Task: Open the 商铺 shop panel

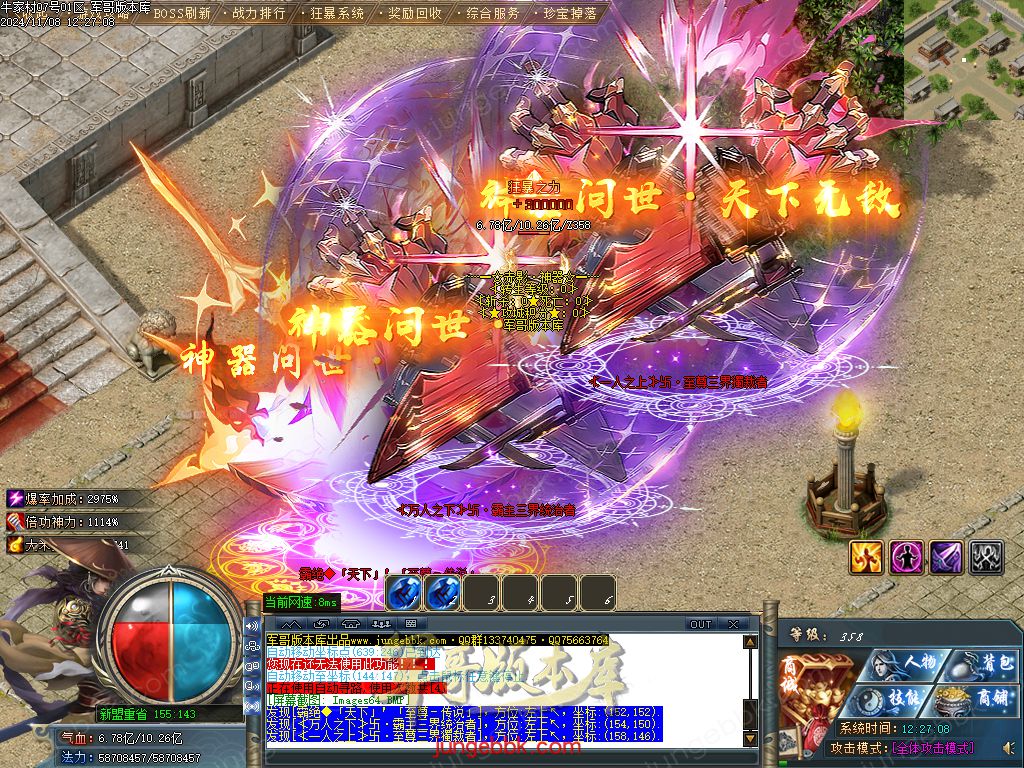Action: pos(980,700)
